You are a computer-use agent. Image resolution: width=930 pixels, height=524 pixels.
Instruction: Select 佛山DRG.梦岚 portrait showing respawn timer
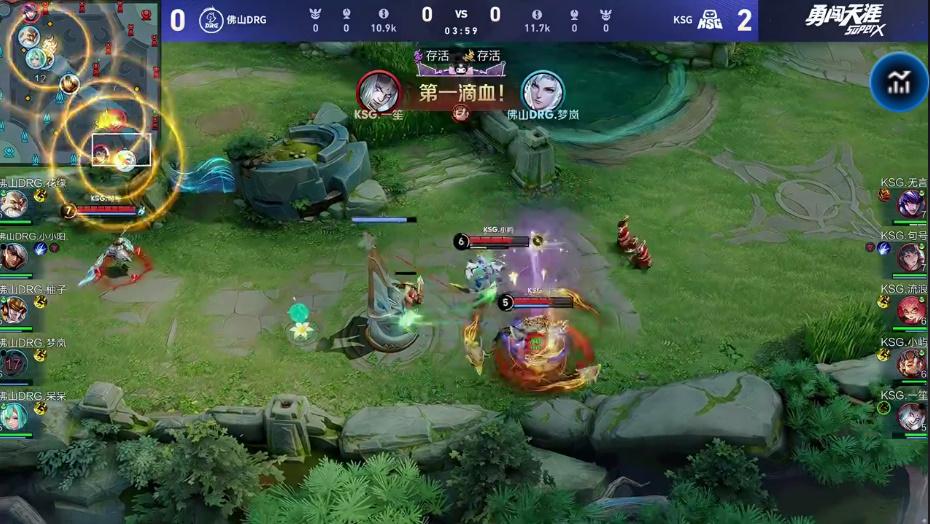tap(14, 363)
